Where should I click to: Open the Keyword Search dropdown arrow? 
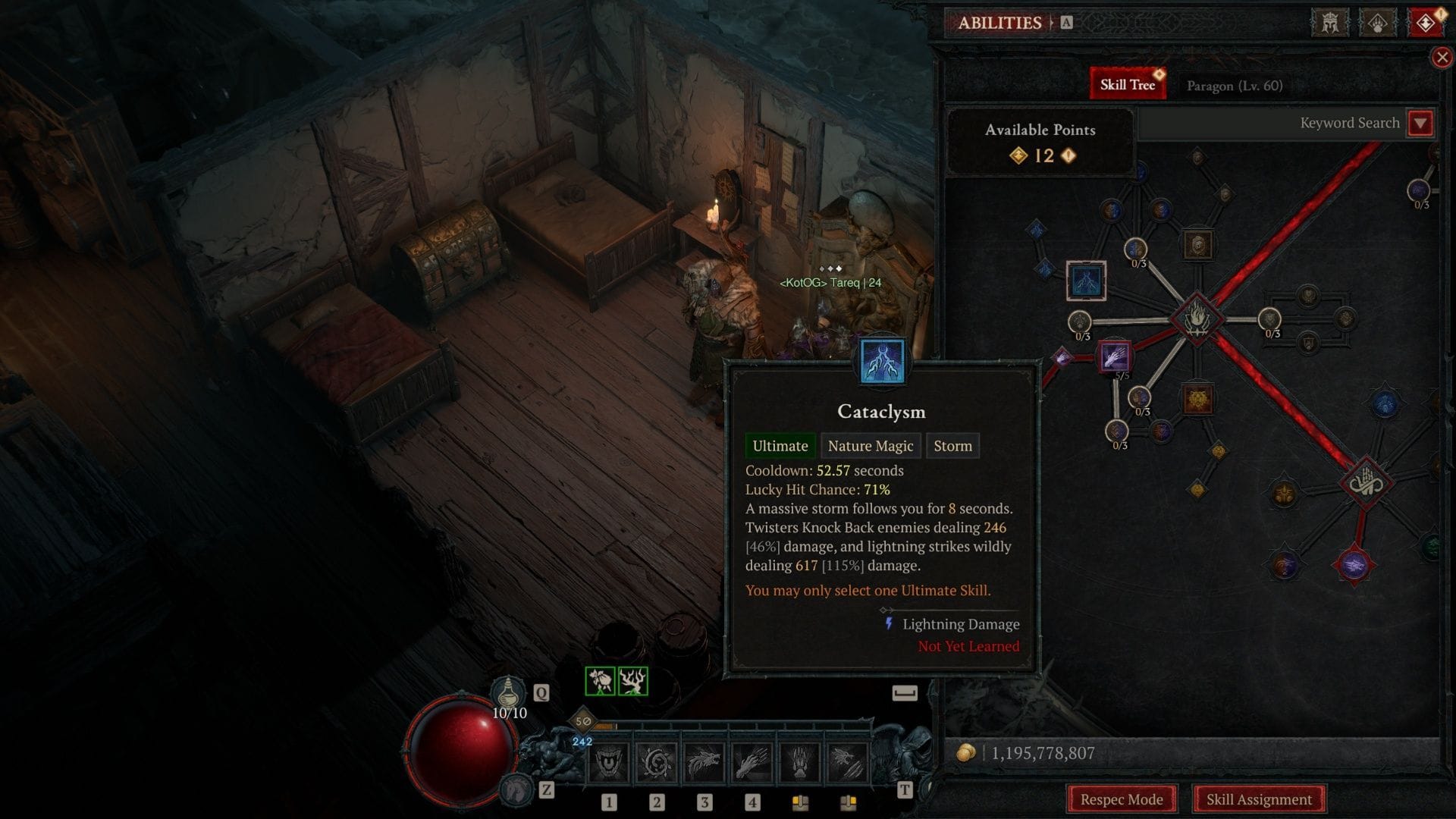1422,123
